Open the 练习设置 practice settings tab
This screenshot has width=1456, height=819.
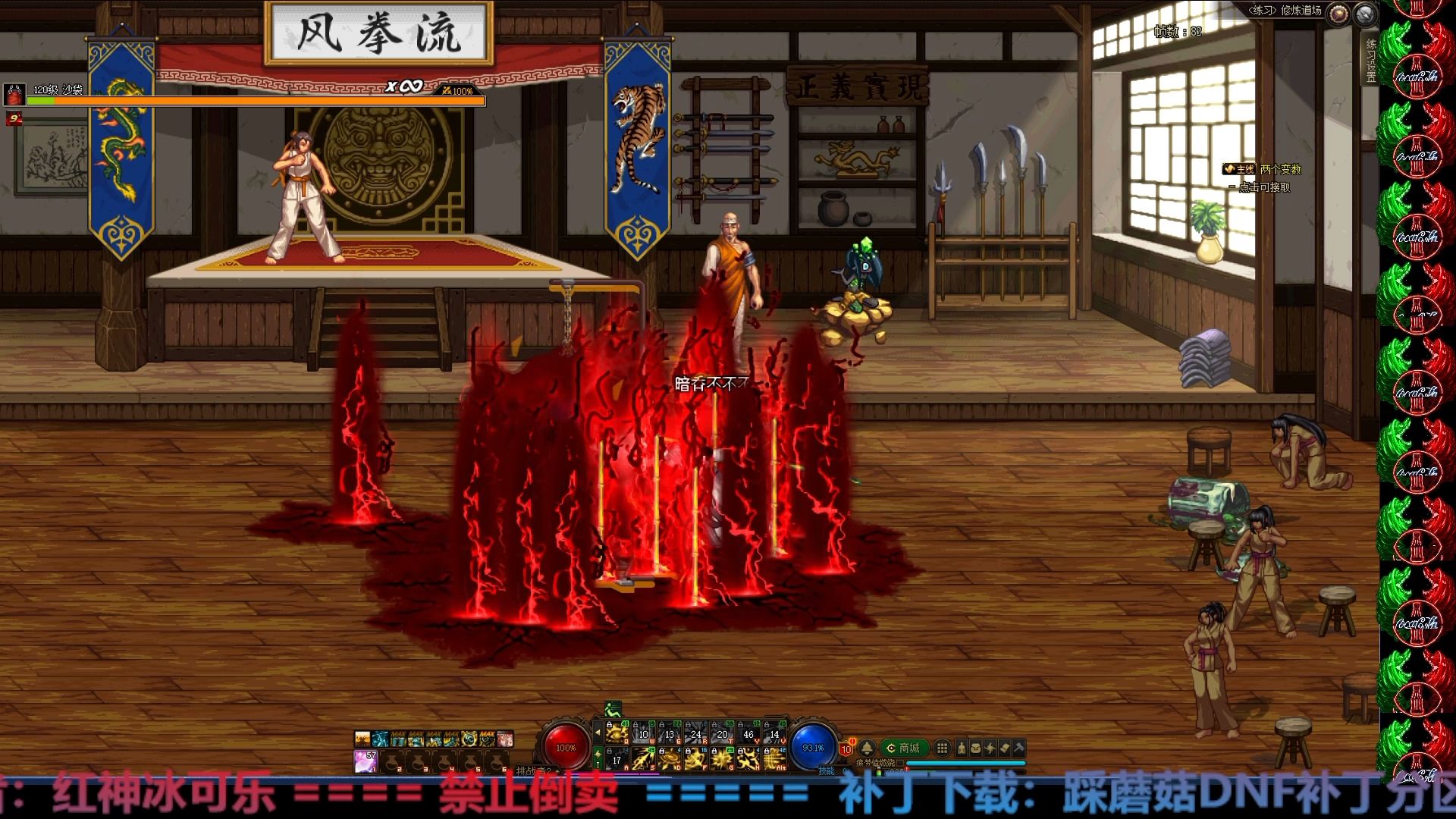coord(1371,61)
